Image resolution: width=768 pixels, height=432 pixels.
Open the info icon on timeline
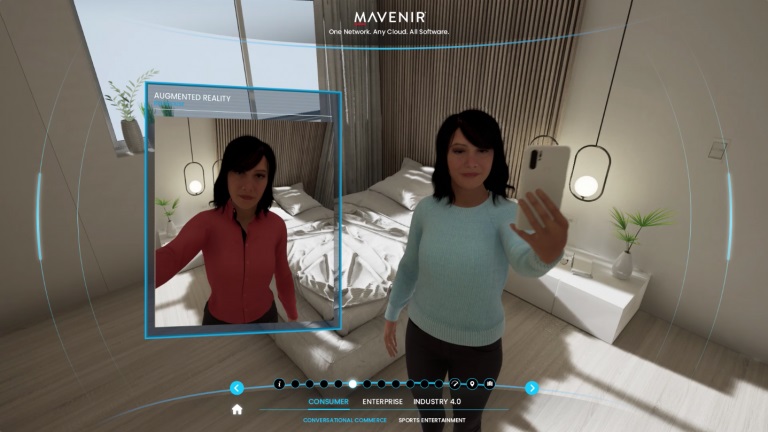tap(279, 384)
